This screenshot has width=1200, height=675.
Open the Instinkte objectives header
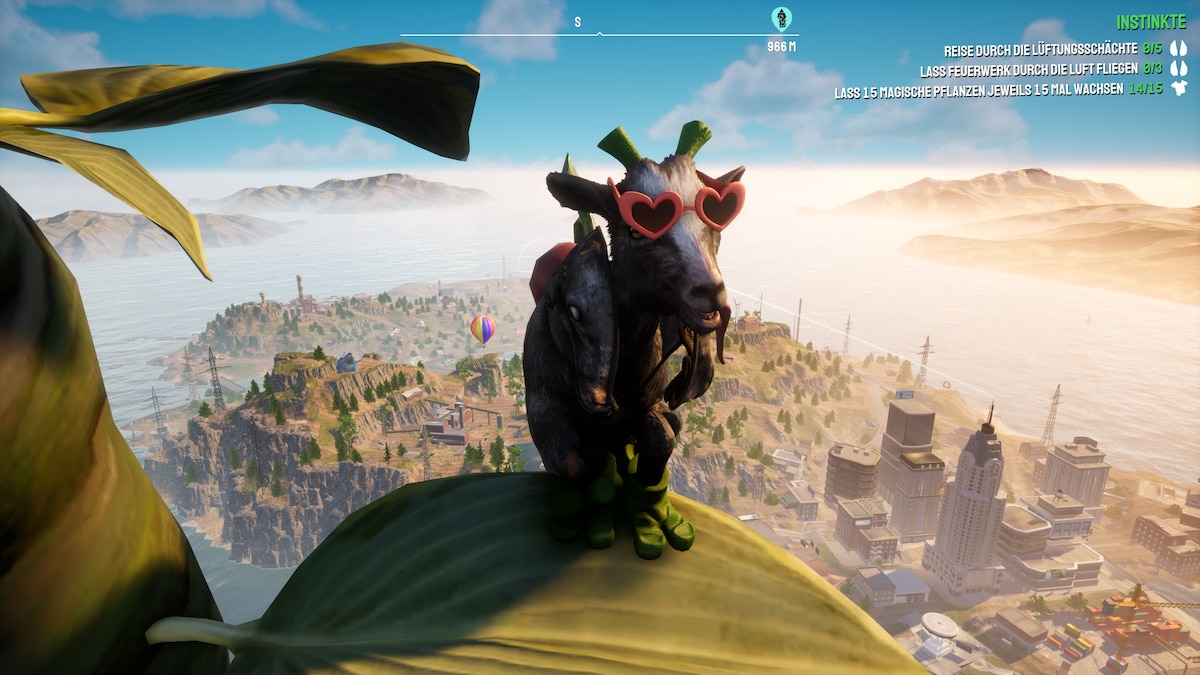(1150, 22)
